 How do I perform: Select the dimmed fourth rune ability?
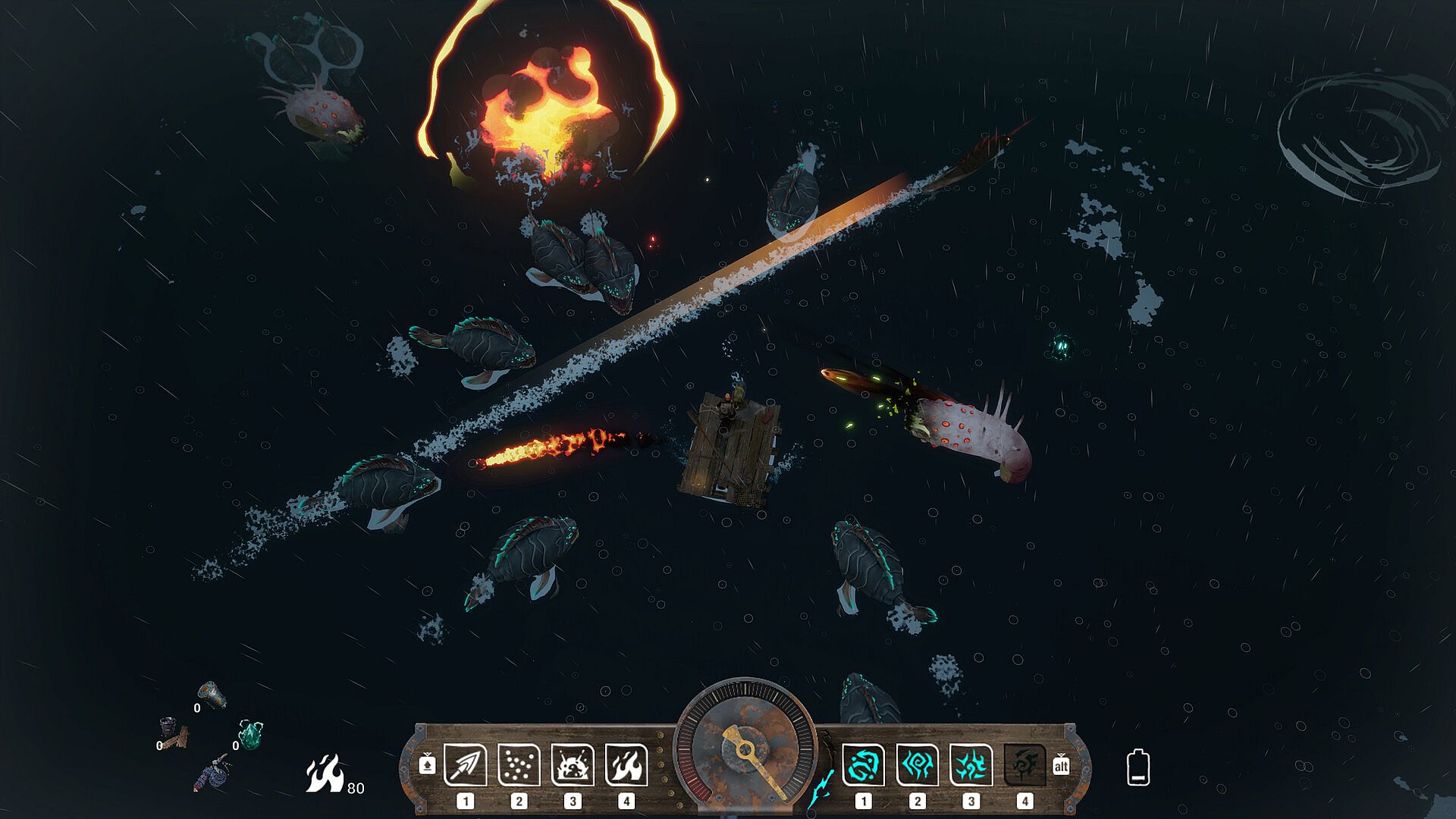point(1025,764)
